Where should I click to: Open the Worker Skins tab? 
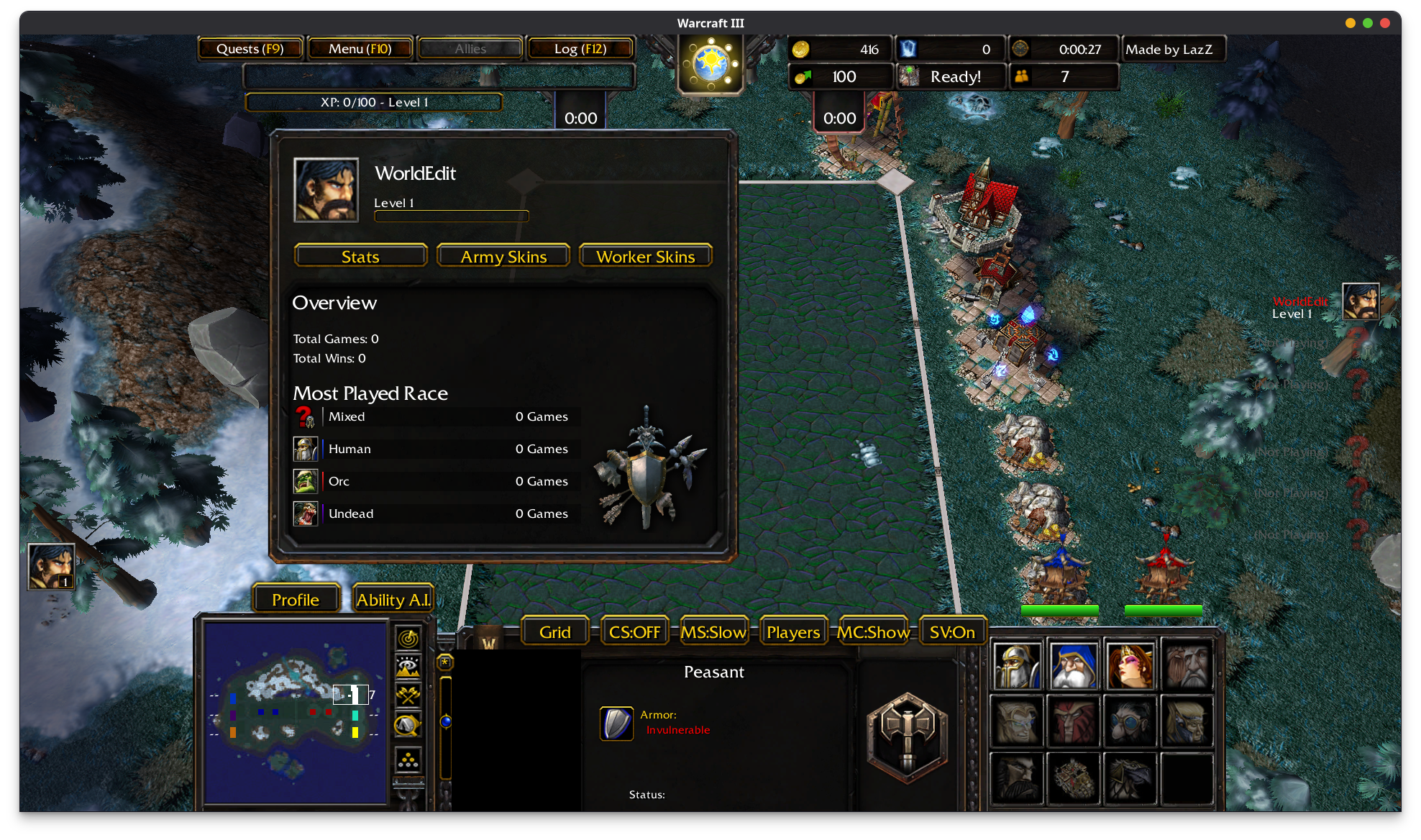(645, 257)
